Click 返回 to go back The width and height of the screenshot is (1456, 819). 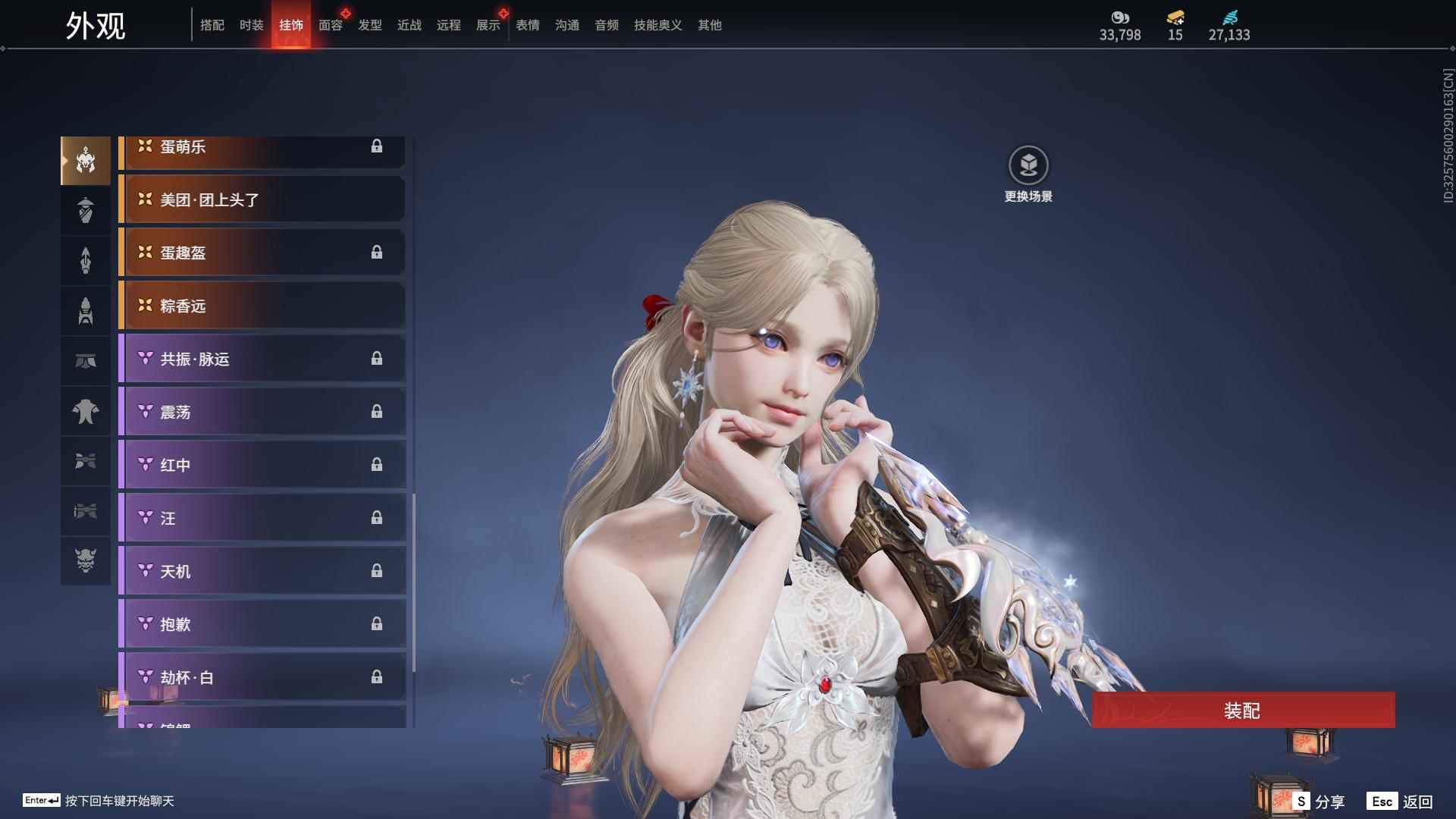[1401, 801]
